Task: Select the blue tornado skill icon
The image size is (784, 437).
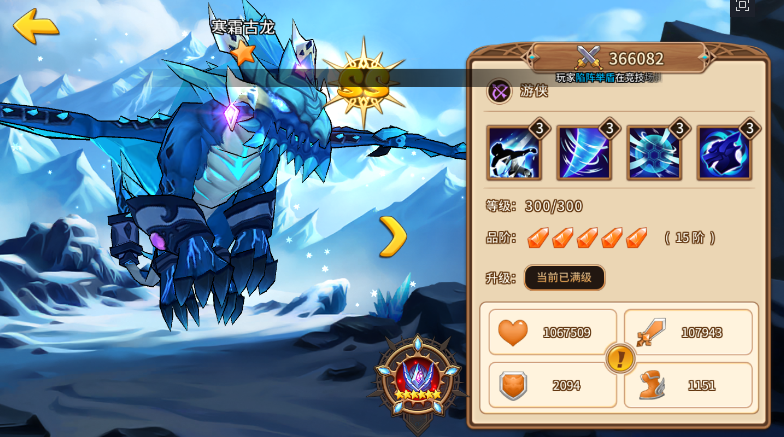Action: (583, 153)
